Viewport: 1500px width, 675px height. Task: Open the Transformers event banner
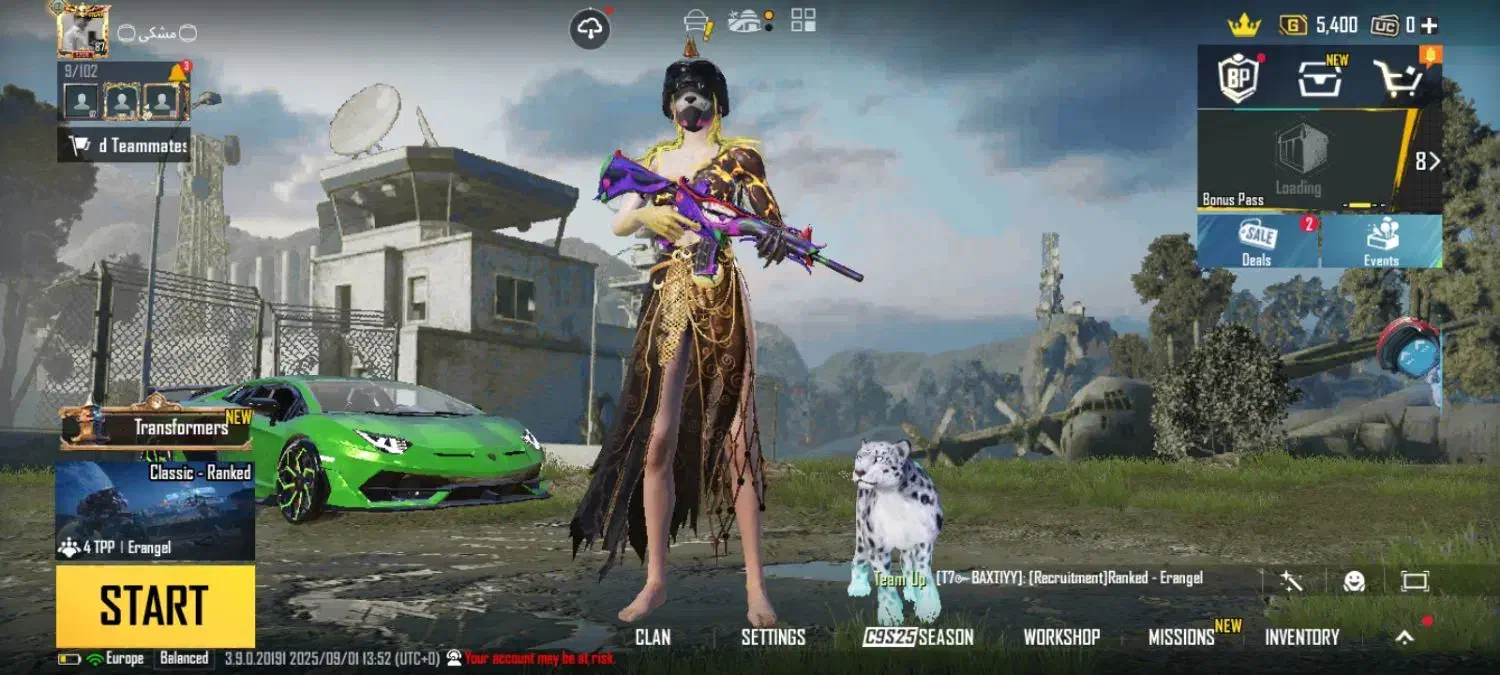coord(155,428)
